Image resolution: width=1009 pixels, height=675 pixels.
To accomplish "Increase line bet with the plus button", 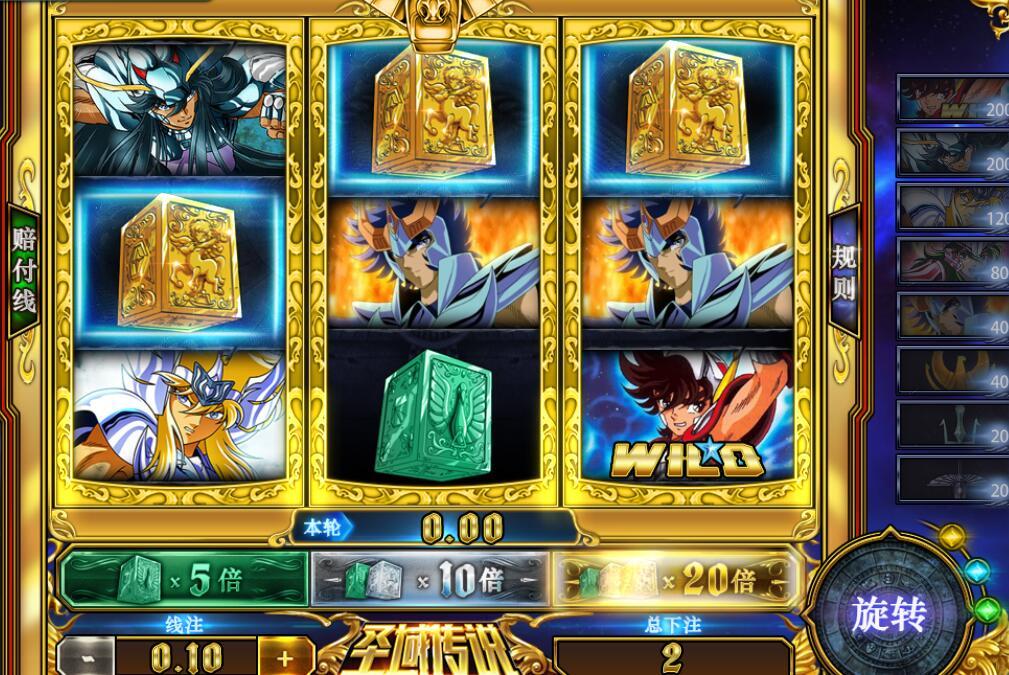I will (x=285, y=658).
